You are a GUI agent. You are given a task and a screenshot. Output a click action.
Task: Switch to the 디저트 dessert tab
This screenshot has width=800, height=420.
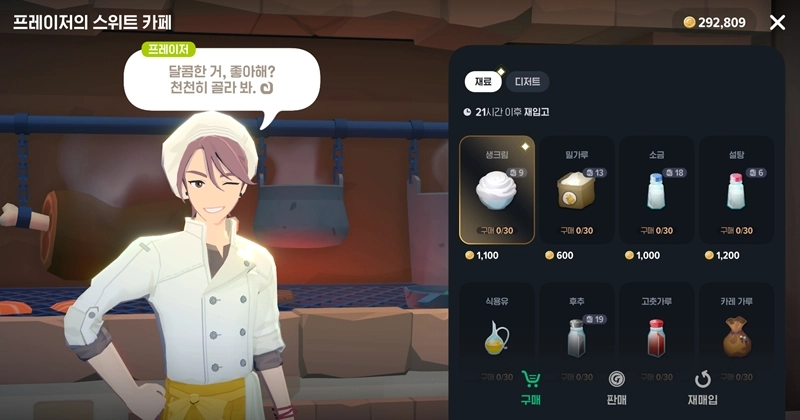(526, 82)
